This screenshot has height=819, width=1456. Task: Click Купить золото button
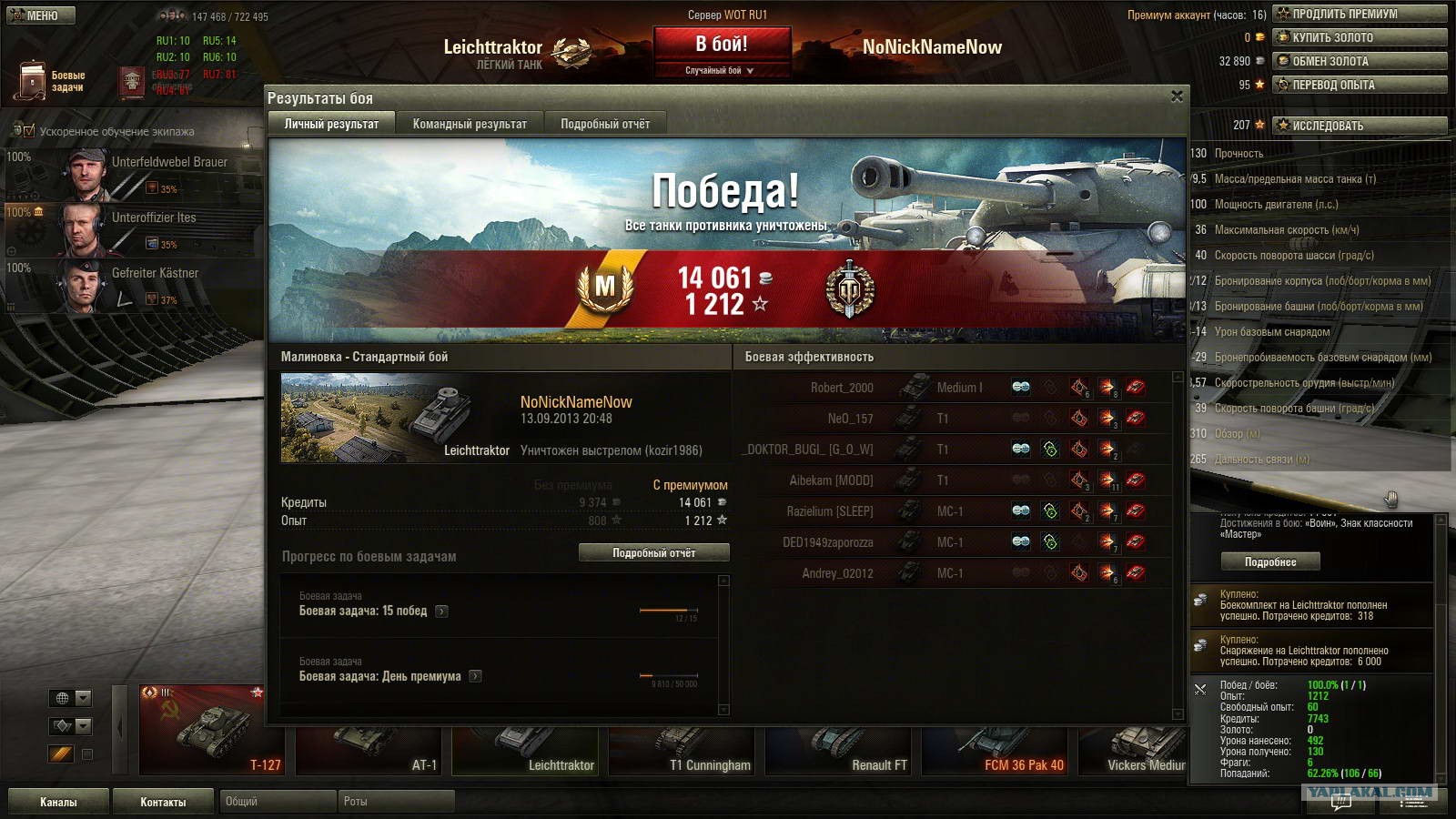[x=1360, y=37]
